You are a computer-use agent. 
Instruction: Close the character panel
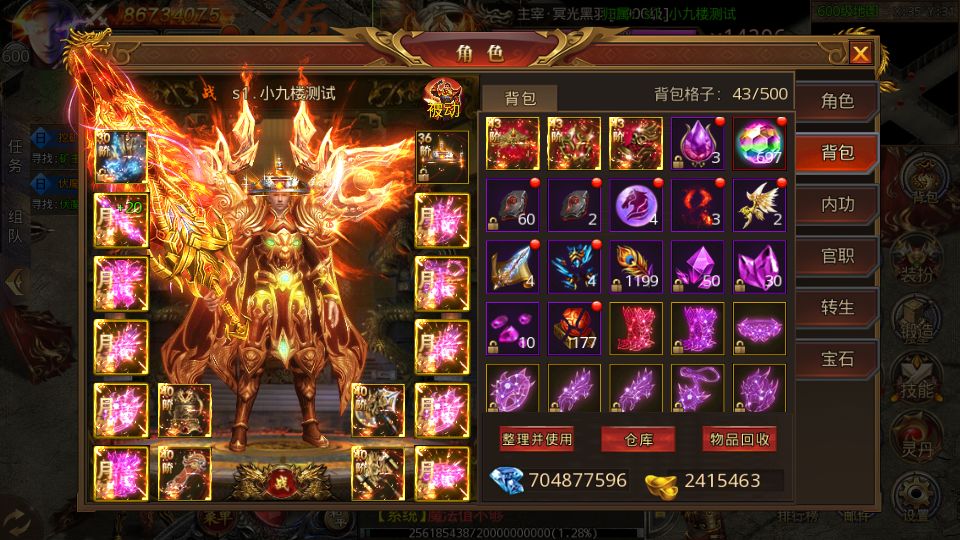pyautogui.click(x=859, y=54)
